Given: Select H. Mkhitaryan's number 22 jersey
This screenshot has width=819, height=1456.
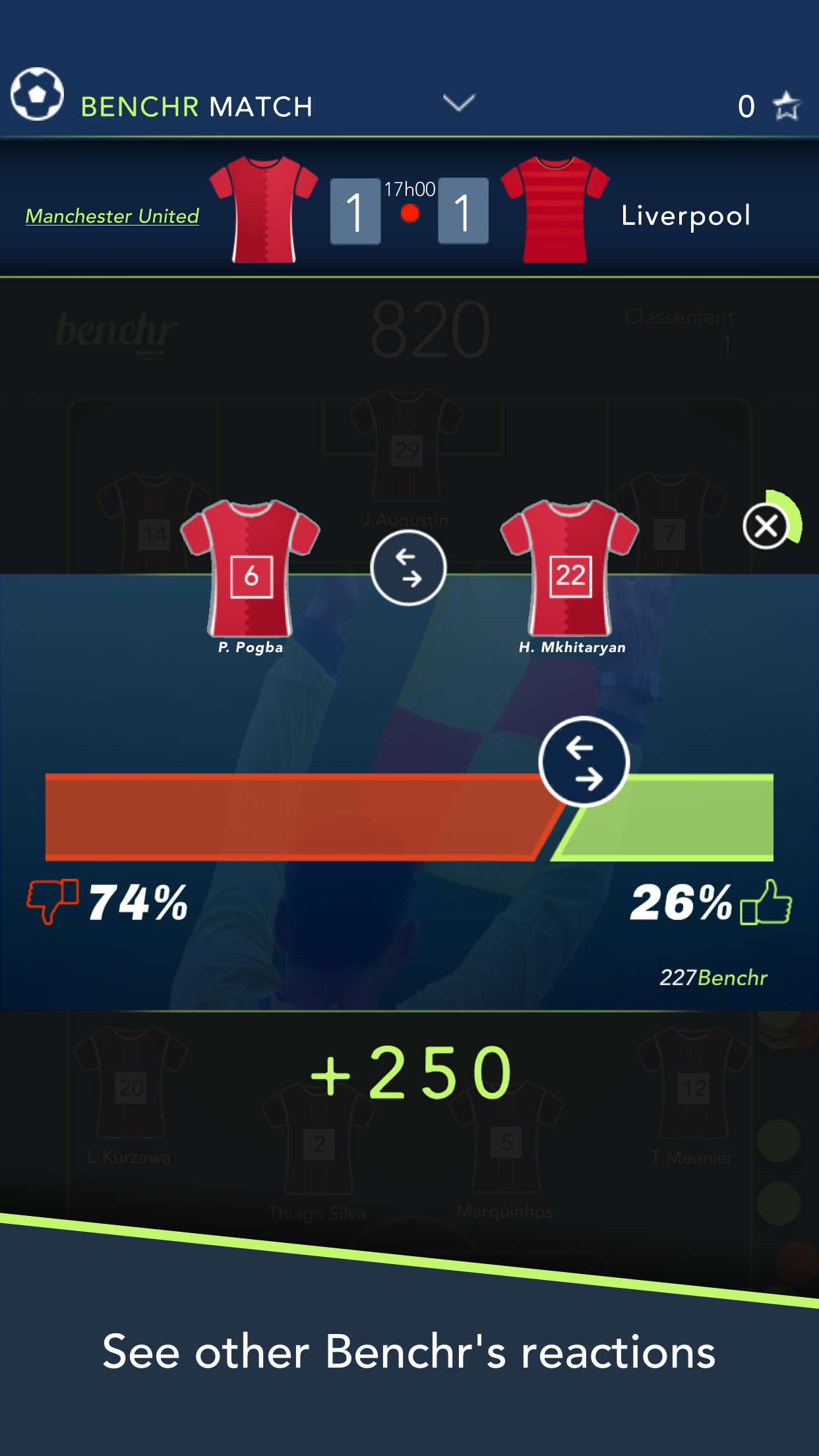Looking at the screenshot, I should [570, 568].
